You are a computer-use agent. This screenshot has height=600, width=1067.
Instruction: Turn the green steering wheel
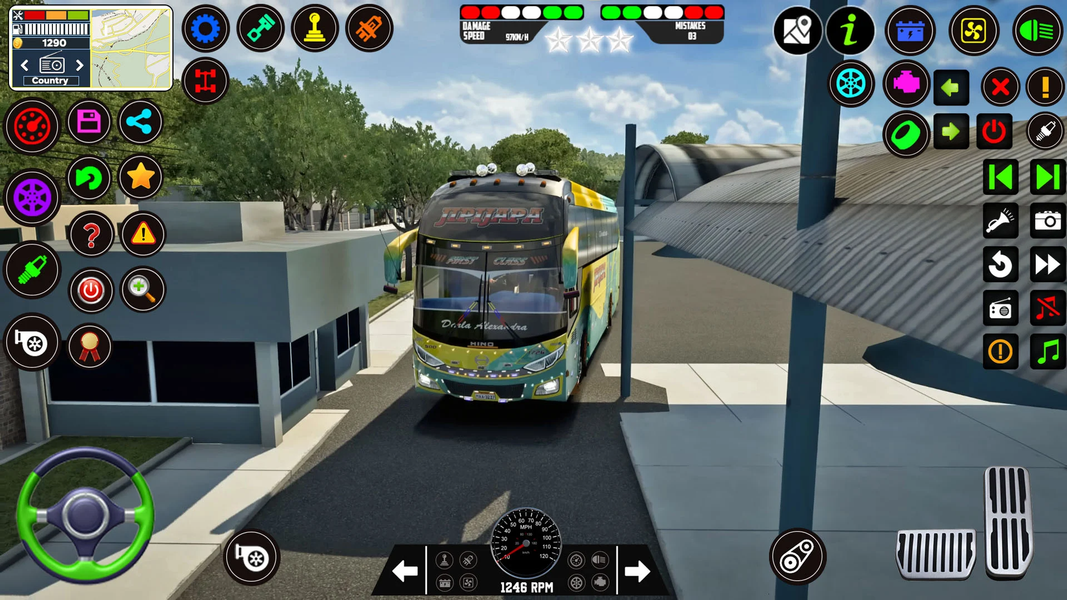[x=84, y=513]
